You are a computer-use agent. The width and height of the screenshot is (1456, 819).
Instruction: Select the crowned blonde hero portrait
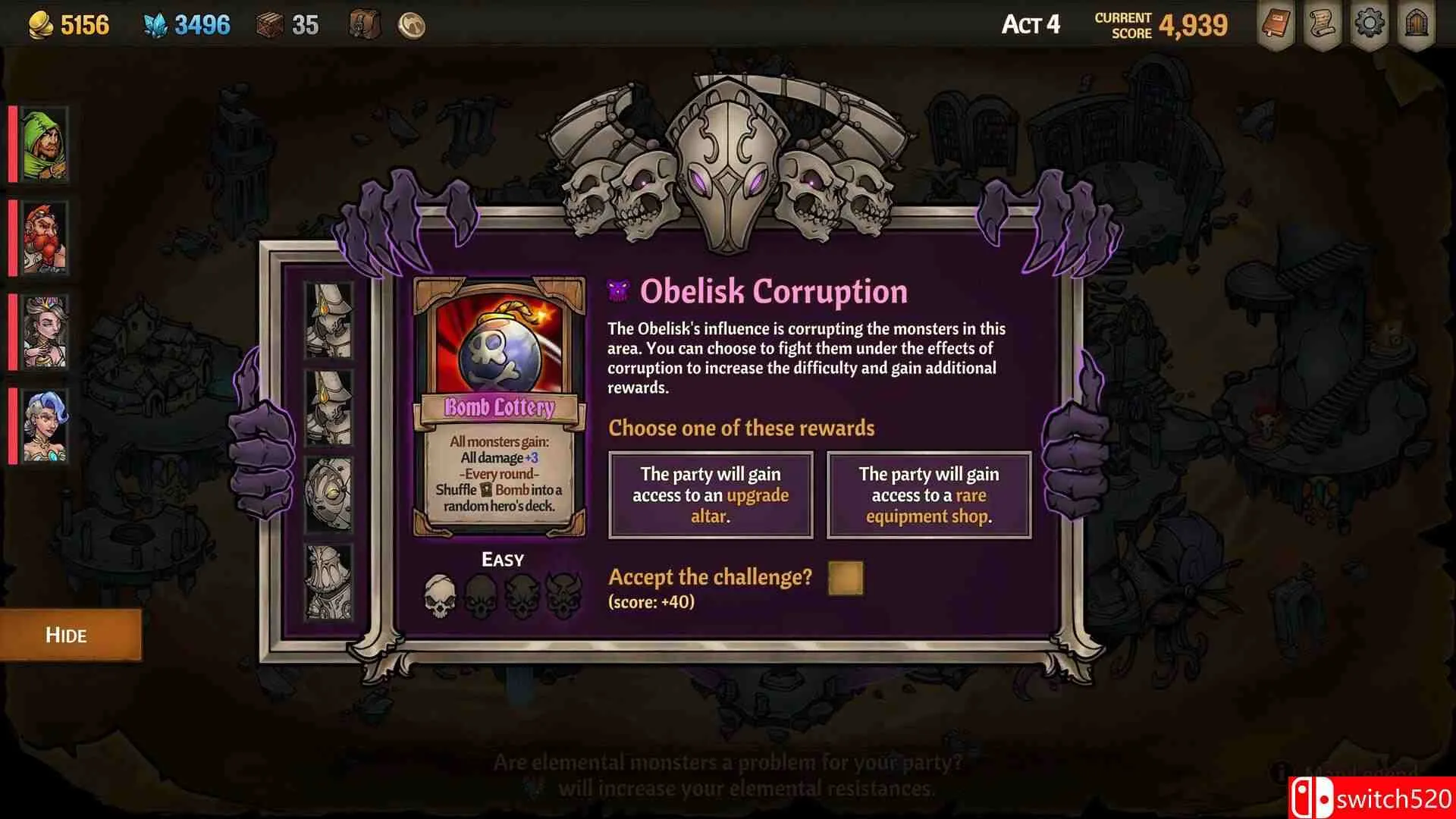point(45,332)
